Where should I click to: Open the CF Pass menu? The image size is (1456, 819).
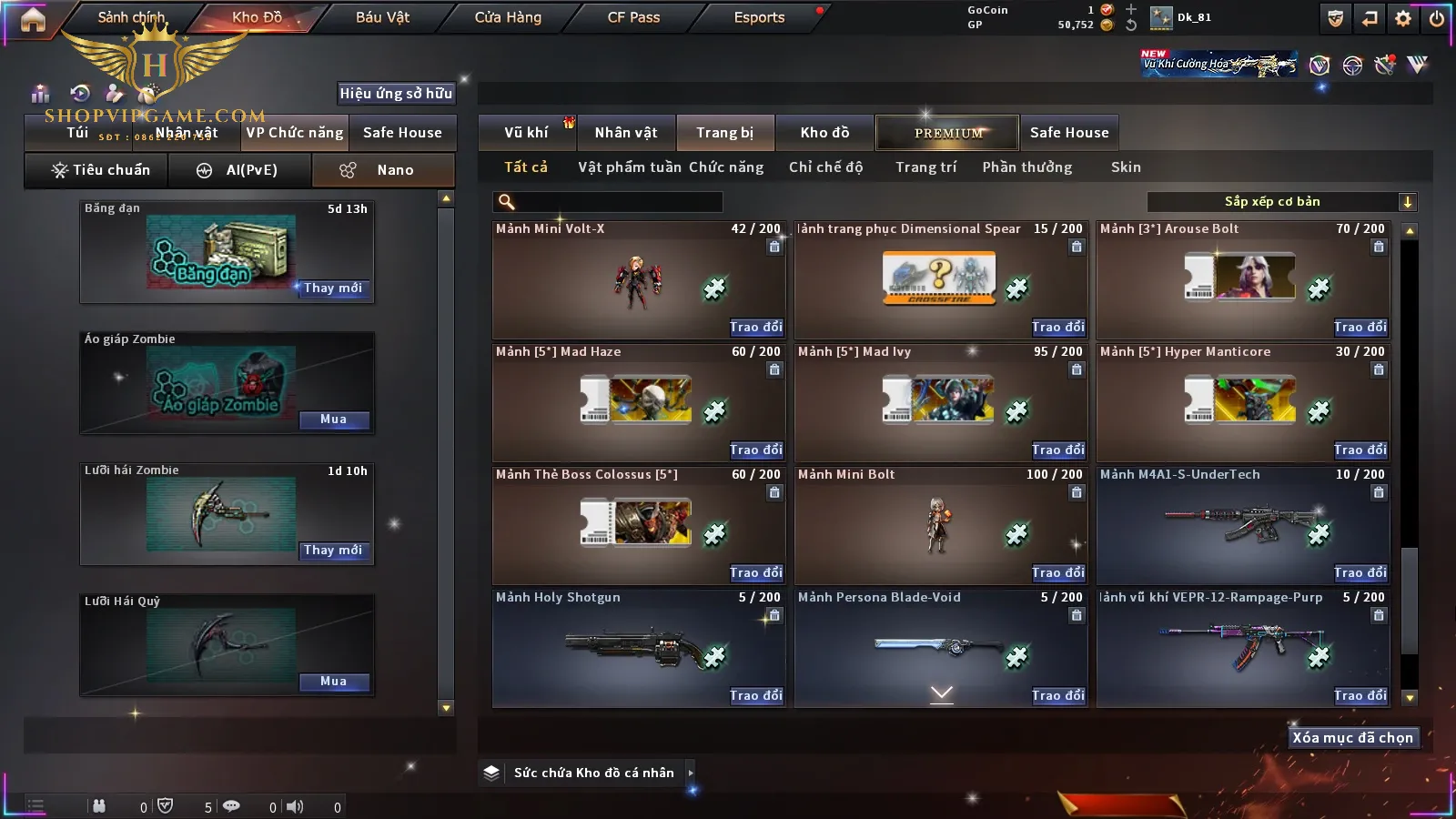(633, 17)
